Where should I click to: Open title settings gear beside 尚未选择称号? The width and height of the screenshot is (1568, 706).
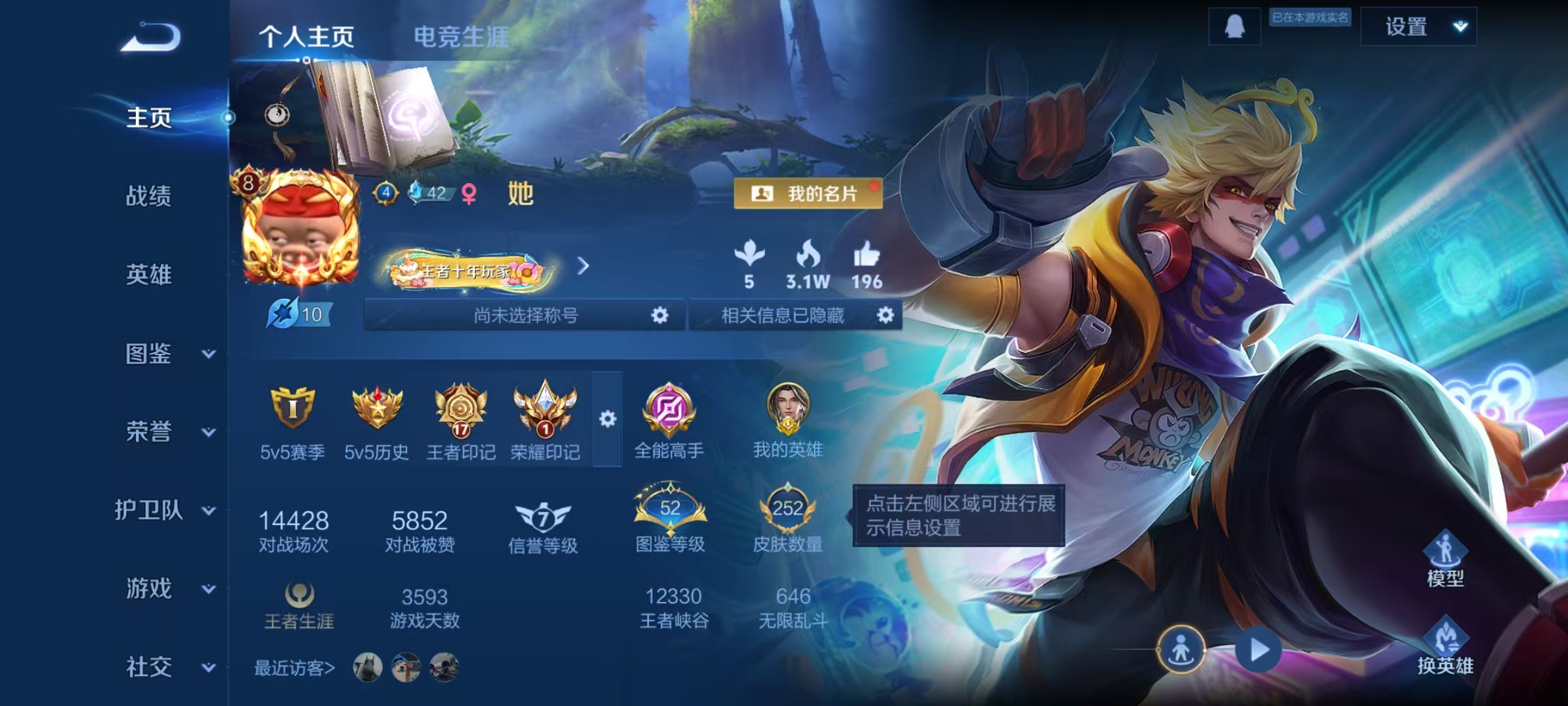tap(659, 316)
